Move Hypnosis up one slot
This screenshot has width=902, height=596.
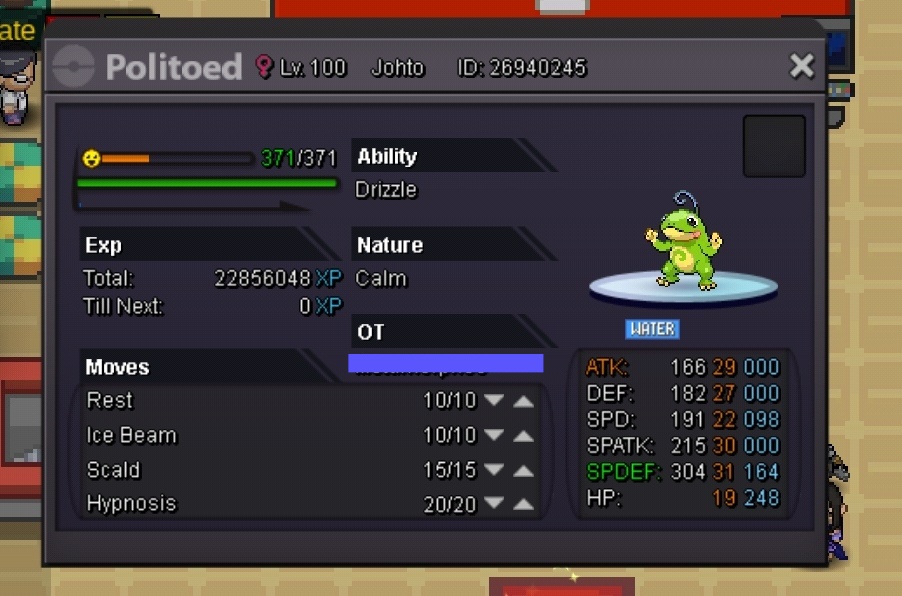[523, 504]
